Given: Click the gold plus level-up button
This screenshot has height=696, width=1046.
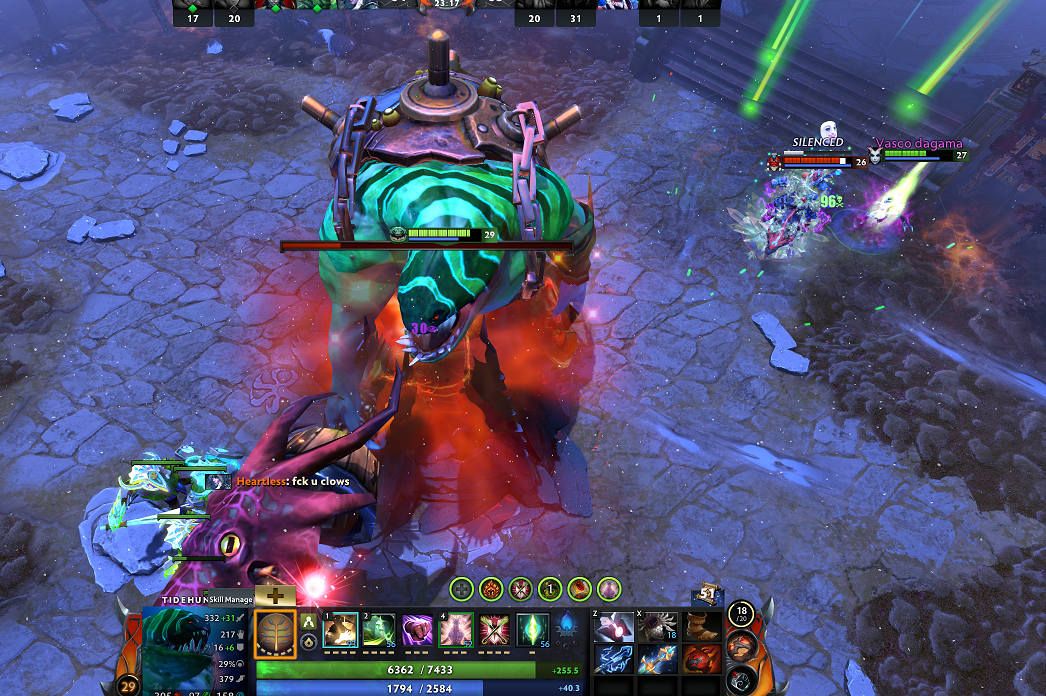Looking at the screenshot, I should tap(275, 595).
